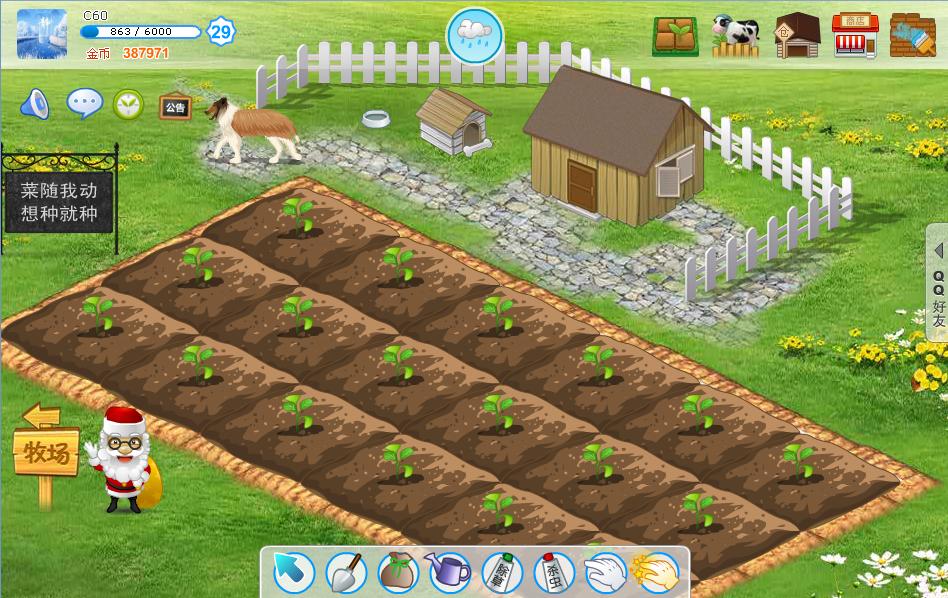Select the 除草 weed killer bottle

(502, 573)
